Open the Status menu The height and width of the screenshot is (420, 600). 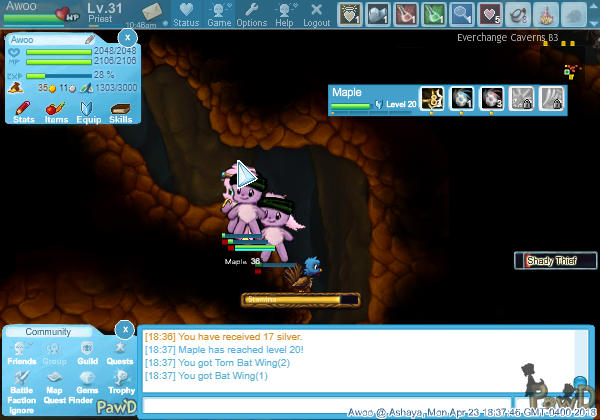click(186, 14)
